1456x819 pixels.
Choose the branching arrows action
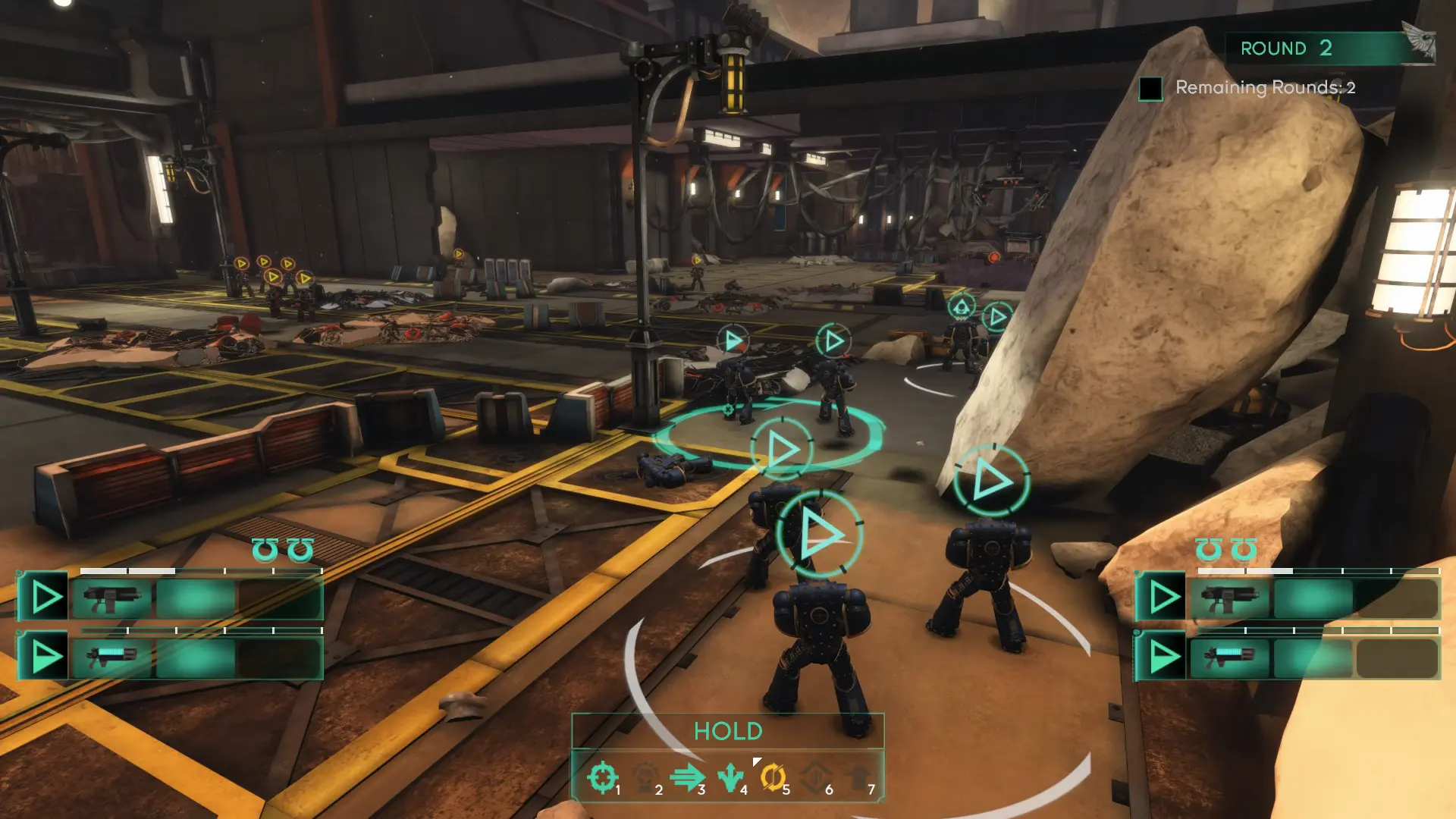point(730,778)
